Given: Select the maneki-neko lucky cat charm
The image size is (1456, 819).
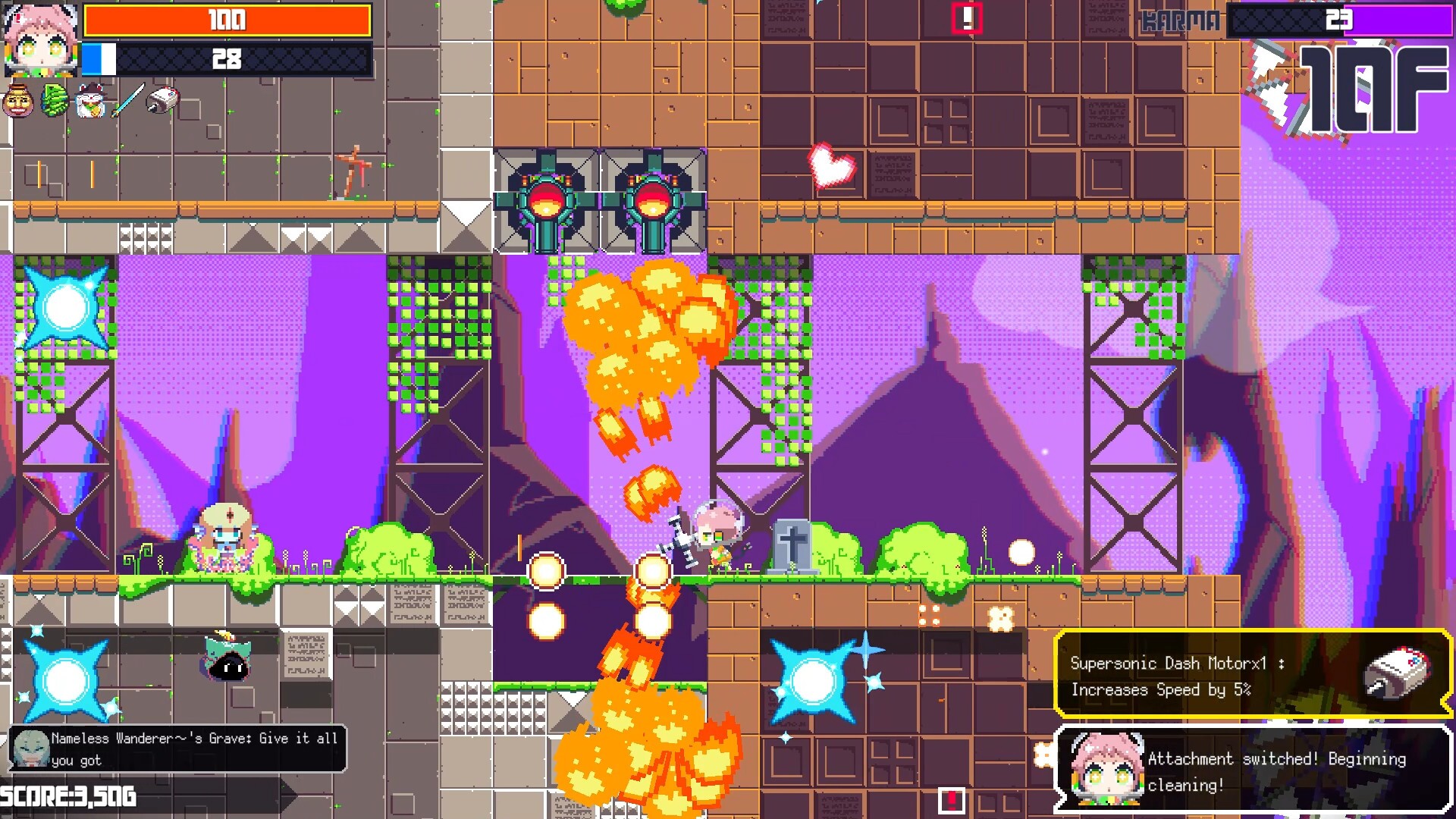Looking at the screenshot, I should (90, 99).
